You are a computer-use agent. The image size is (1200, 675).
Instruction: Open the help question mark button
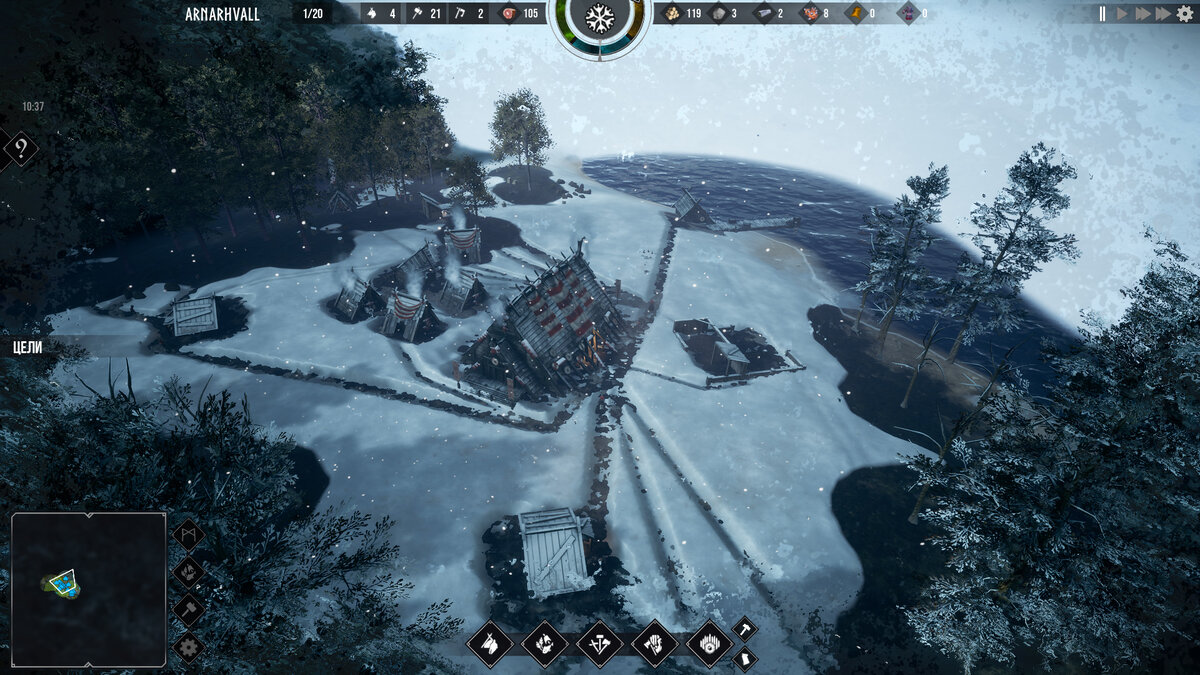point(20,150)
